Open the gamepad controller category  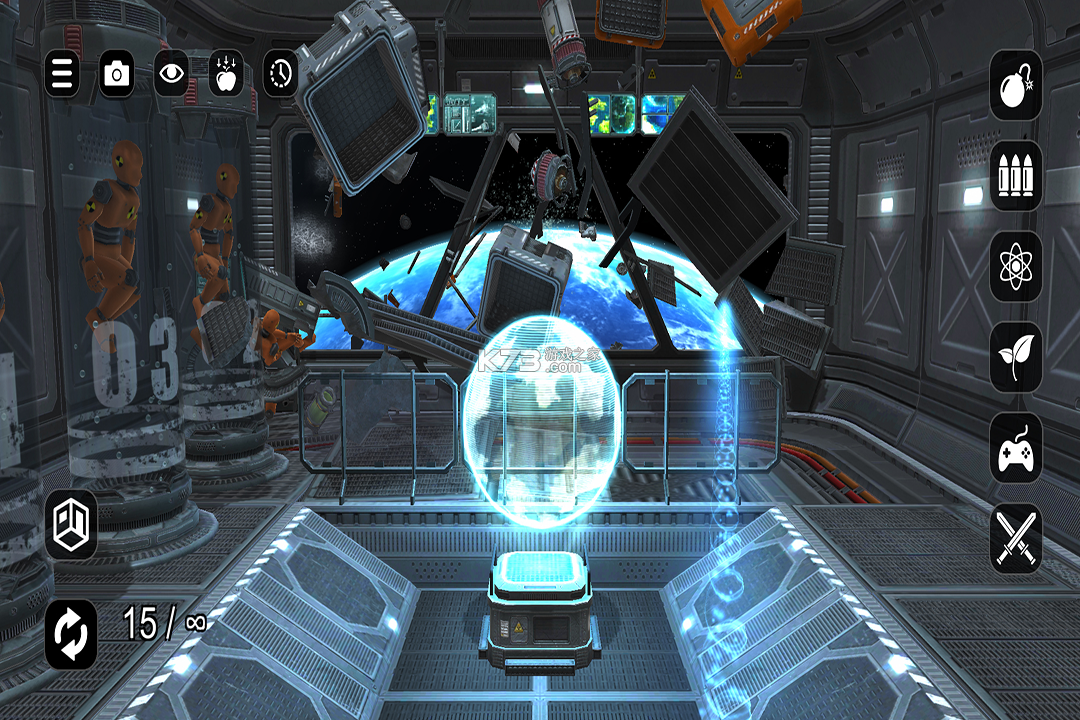tap(1016, 448)
